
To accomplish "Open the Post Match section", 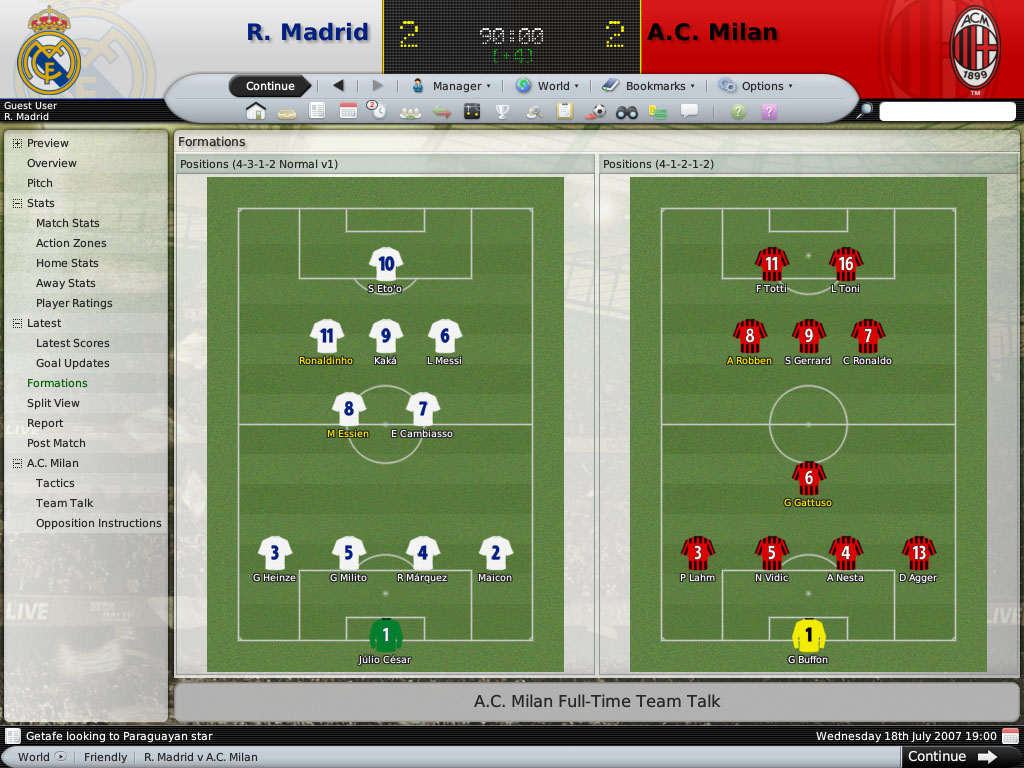I will tap(56, 443).
